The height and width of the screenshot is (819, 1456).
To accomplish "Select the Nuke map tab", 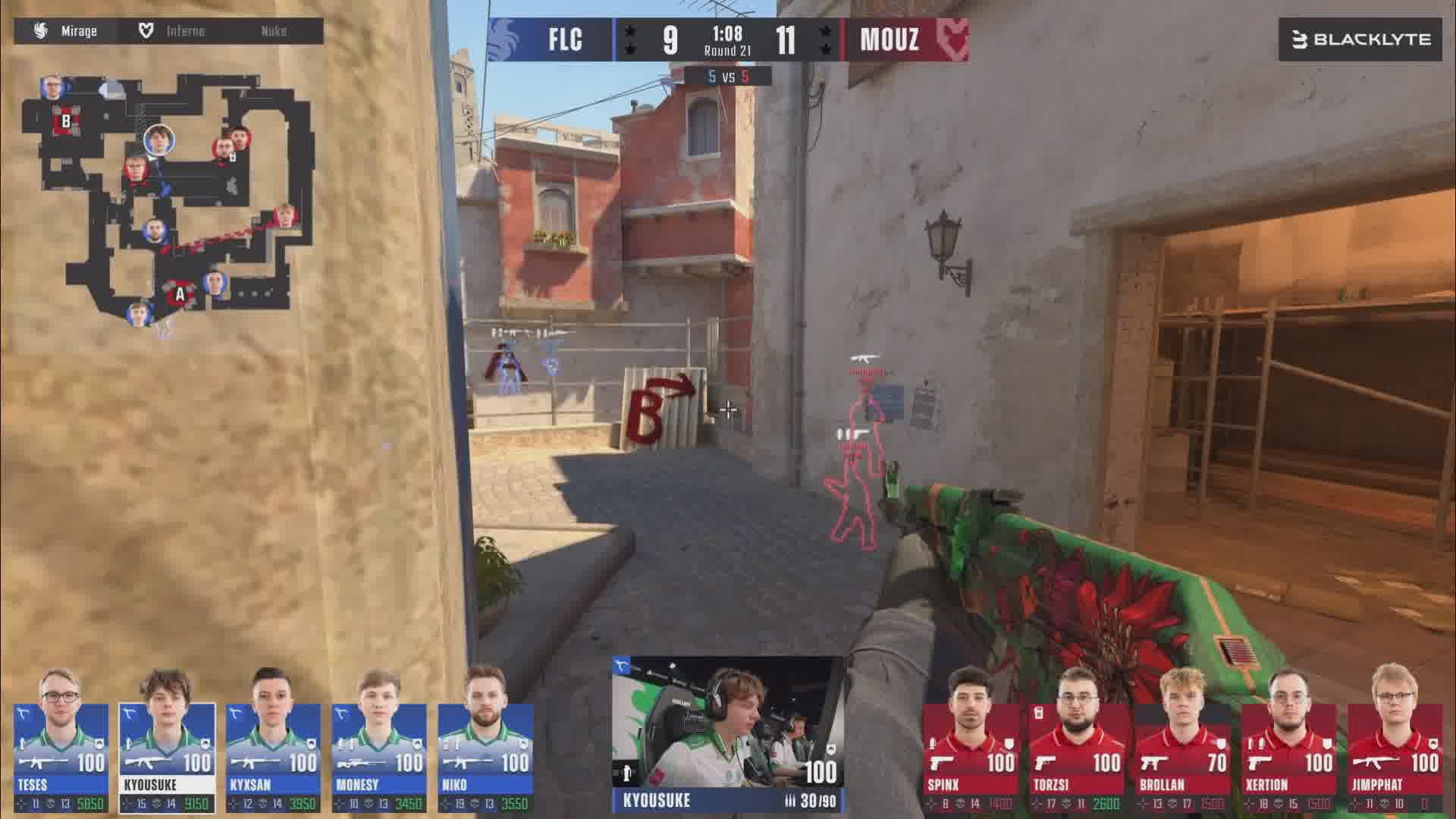I will 273,31.
